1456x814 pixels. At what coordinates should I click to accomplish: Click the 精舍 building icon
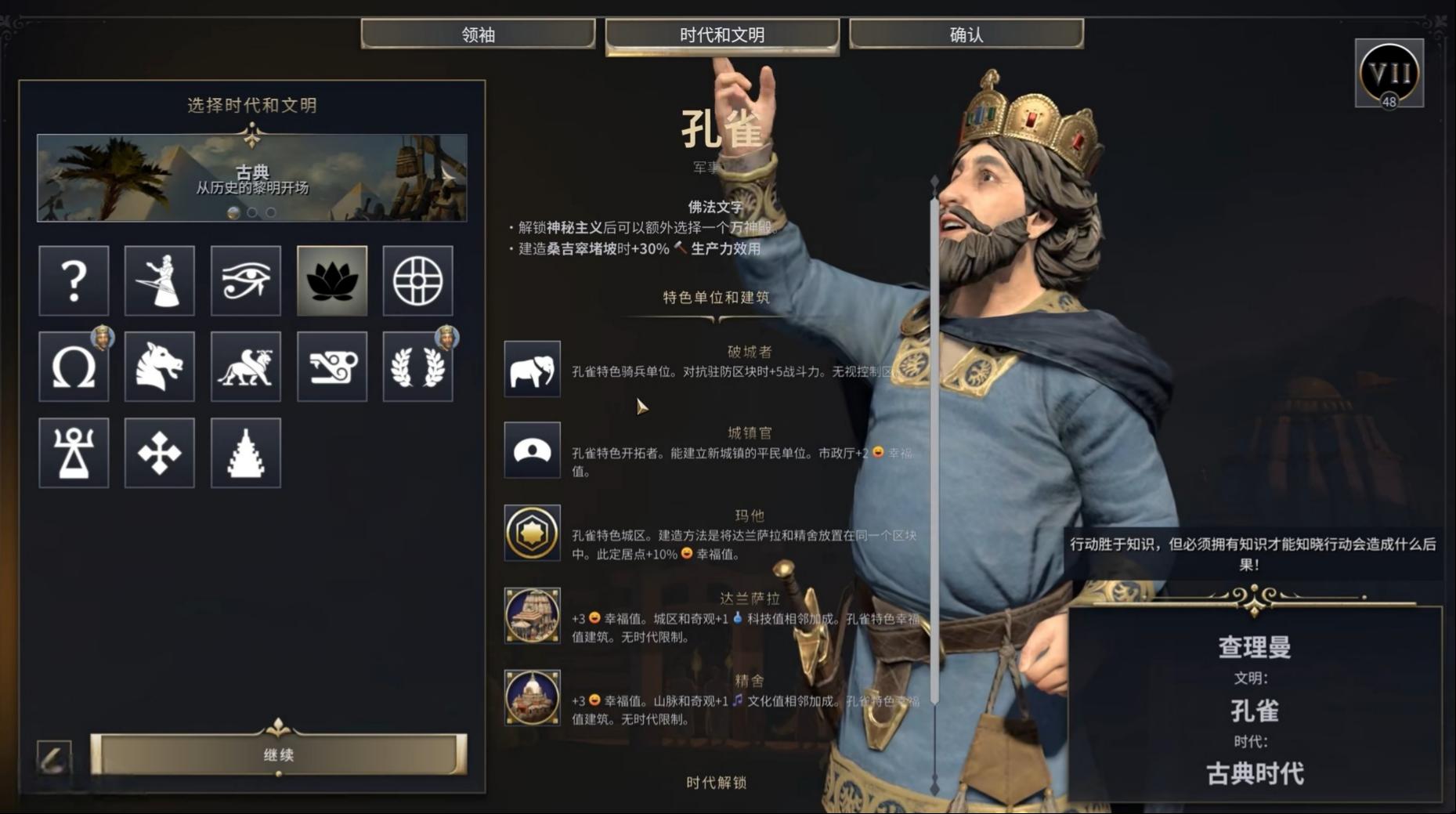(532, 697)
